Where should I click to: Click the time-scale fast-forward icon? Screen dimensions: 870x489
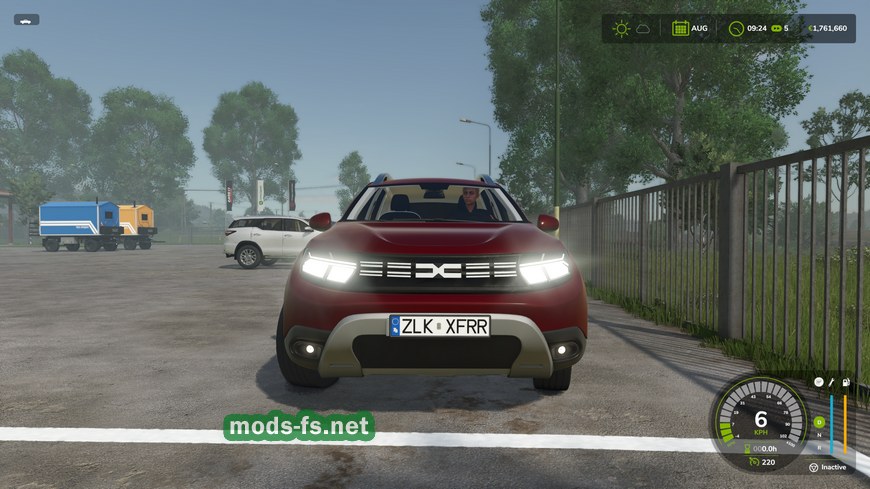[x=775, y=28]
